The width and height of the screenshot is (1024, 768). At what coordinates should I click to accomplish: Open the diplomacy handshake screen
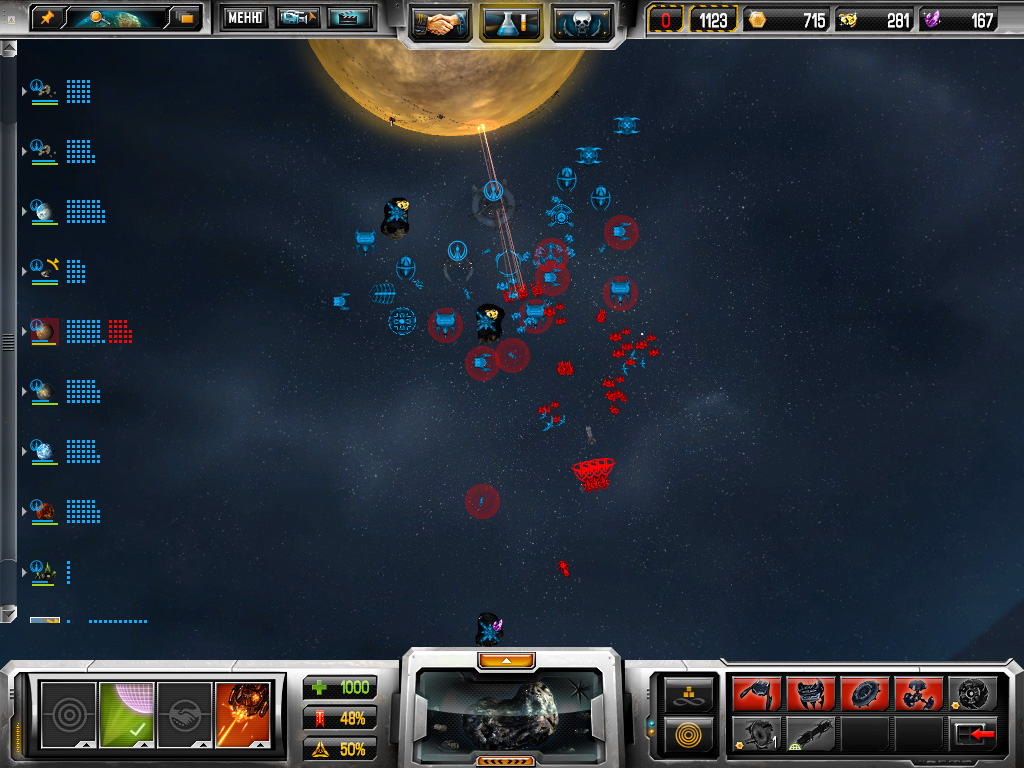pos(441,21)
